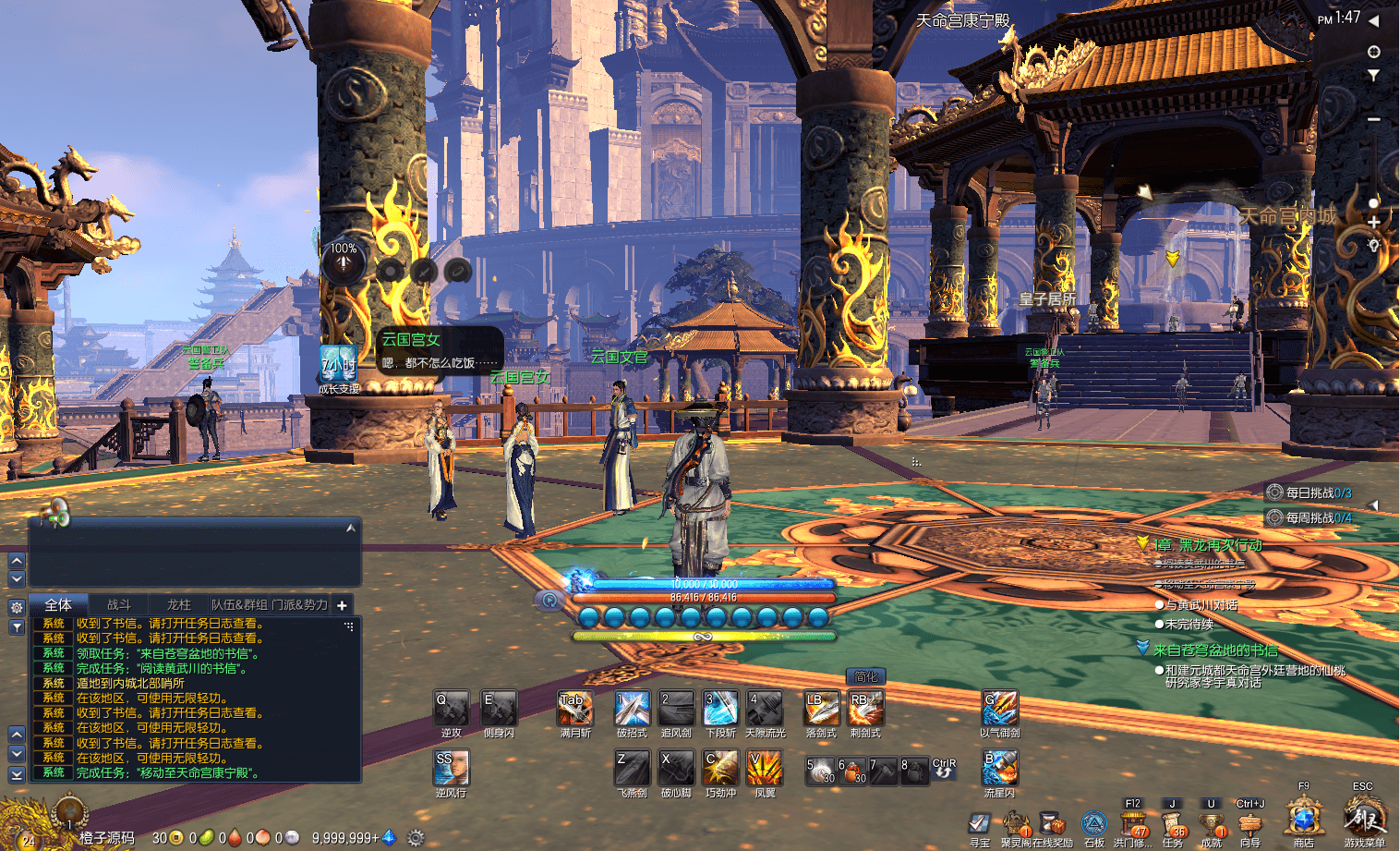
Task: Switch to the 龙柱 chat tab
Action: 178,605
